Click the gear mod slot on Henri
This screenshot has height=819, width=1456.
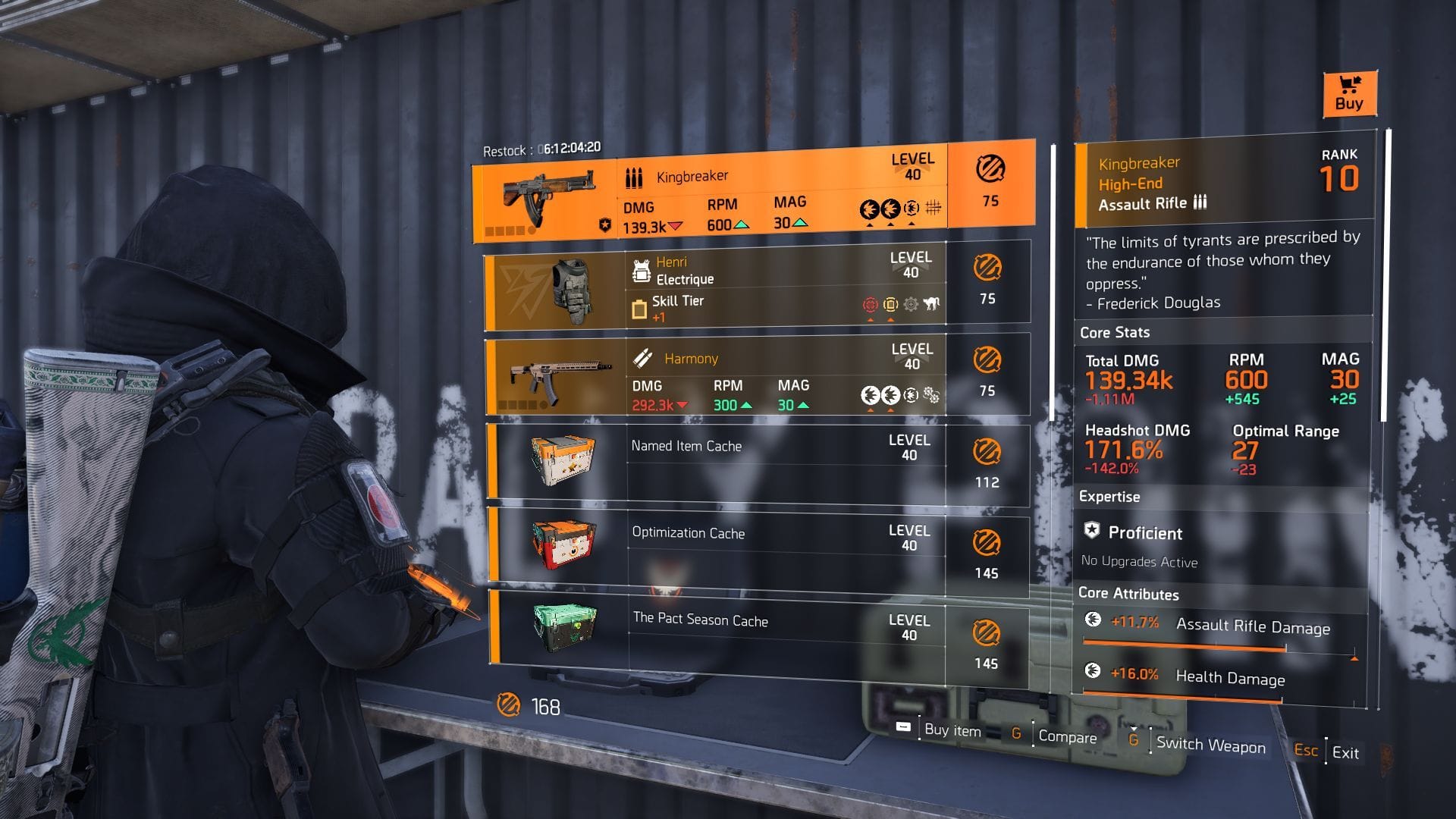912,304
